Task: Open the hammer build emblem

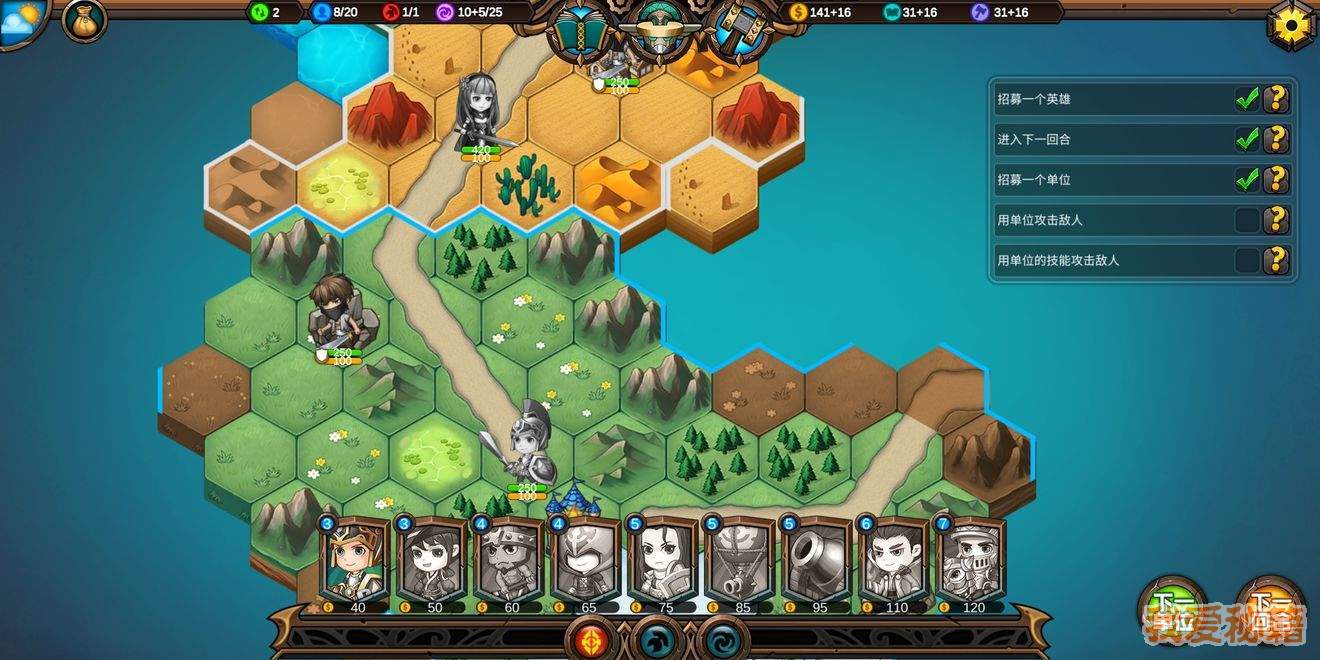Action: (x=740, y=30)
